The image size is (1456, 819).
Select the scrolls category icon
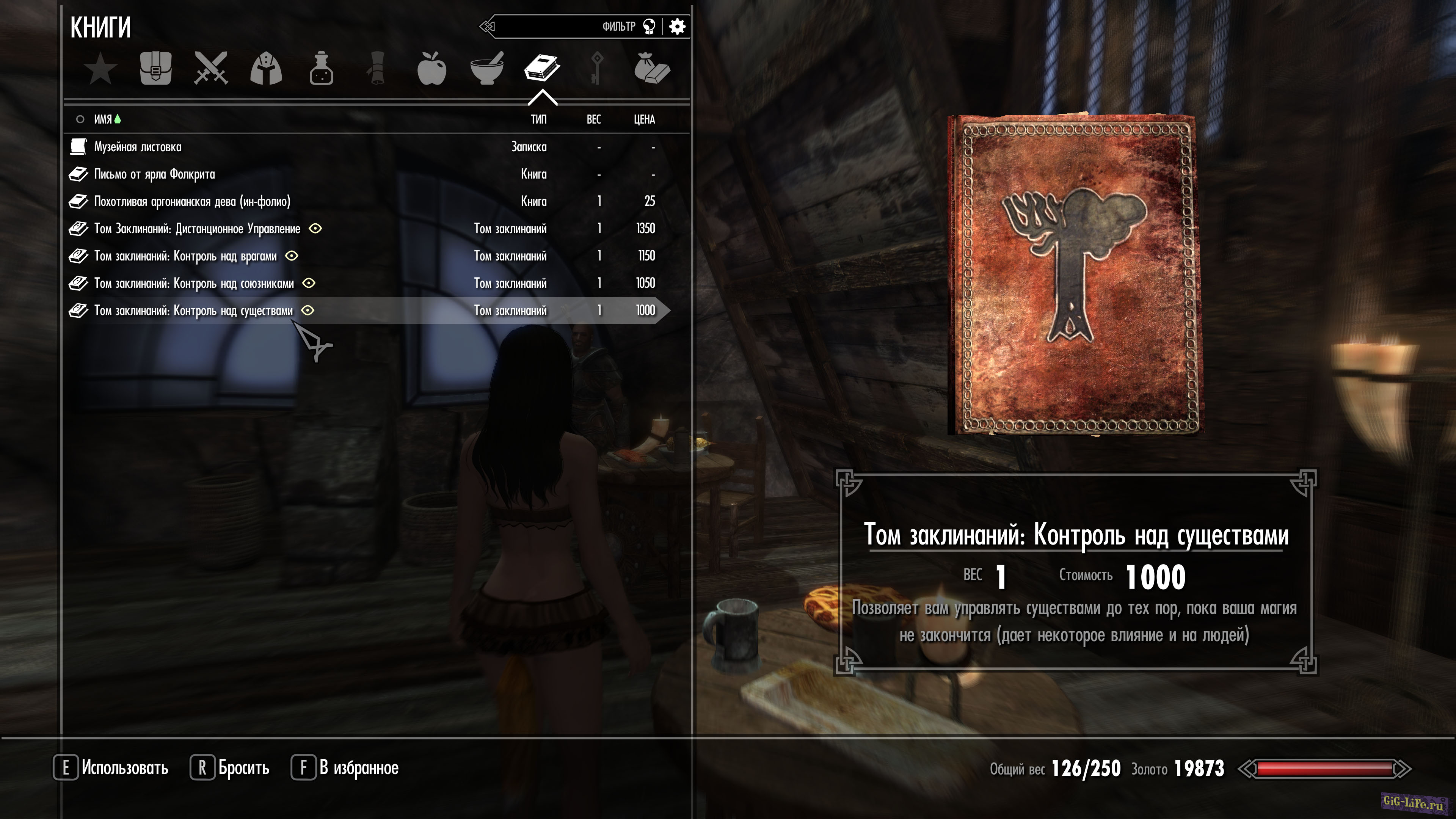[x=377, y=69]
